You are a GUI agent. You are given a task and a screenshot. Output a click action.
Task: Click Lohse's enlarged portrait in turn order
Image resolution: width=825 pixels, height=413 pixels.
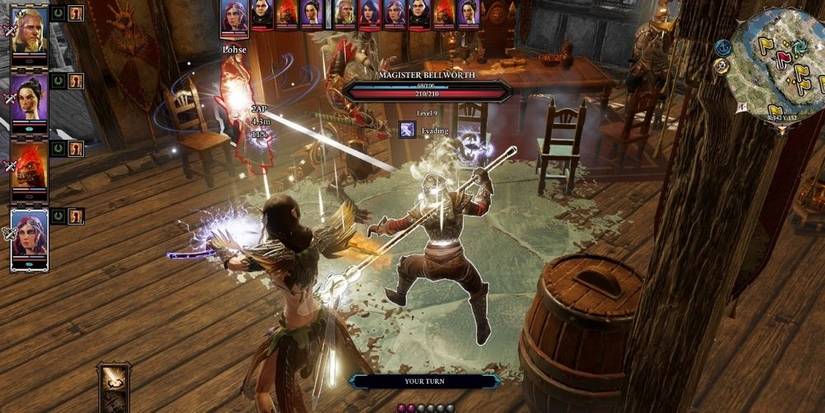234,16
